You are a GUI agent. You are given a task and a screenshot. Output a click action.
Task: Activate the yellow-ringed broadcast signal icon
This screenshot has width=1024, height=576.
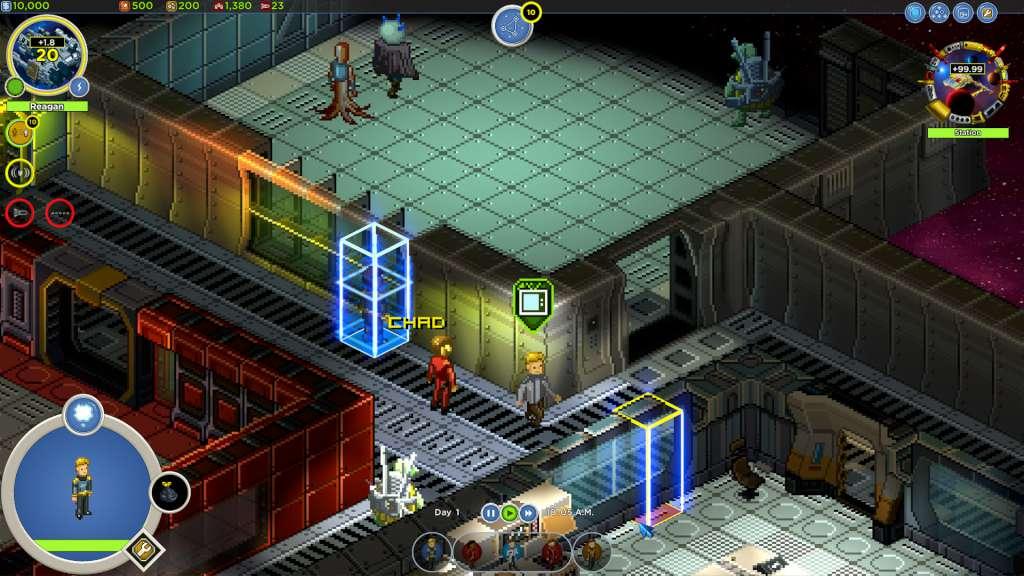click(19, 173)
